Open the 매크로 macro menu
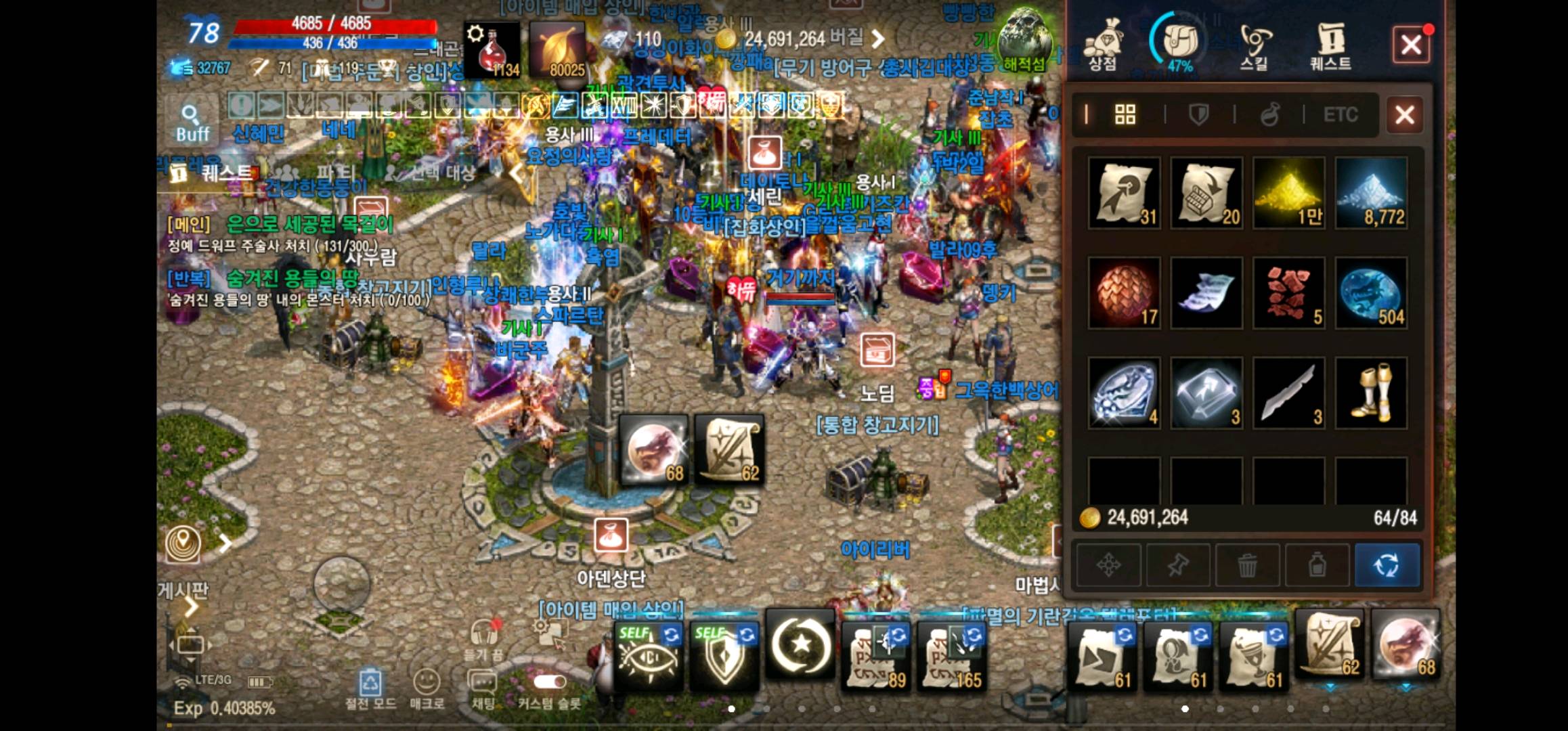 (427, 686)
